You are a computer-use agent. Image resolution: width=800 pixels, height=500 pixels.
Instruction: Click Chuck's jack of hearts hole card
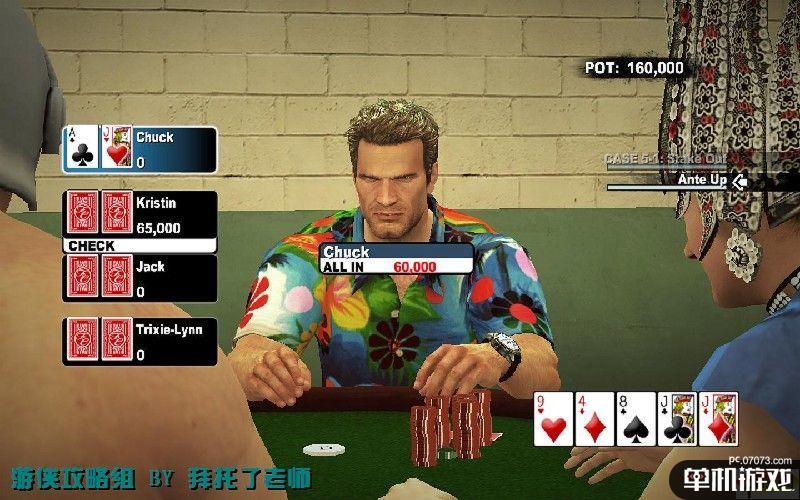pyautogui.click(x=117, y=148)
